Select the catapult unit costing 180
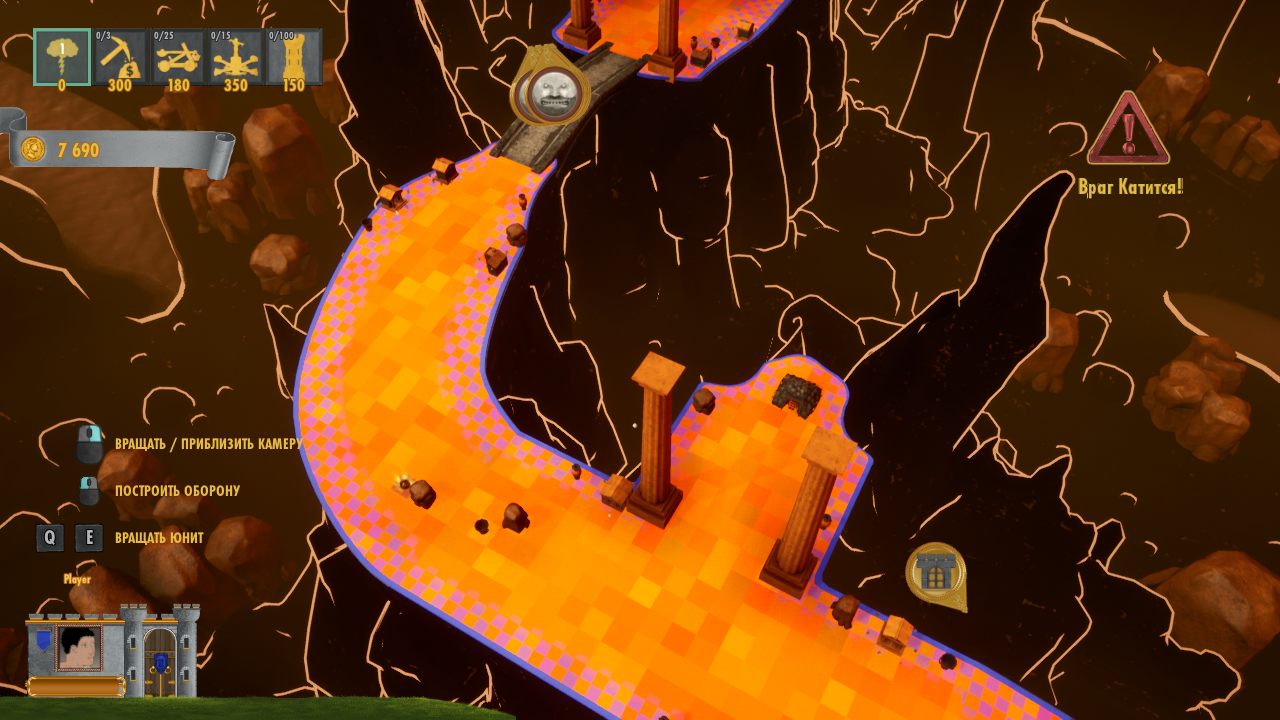 pos(178,57)
